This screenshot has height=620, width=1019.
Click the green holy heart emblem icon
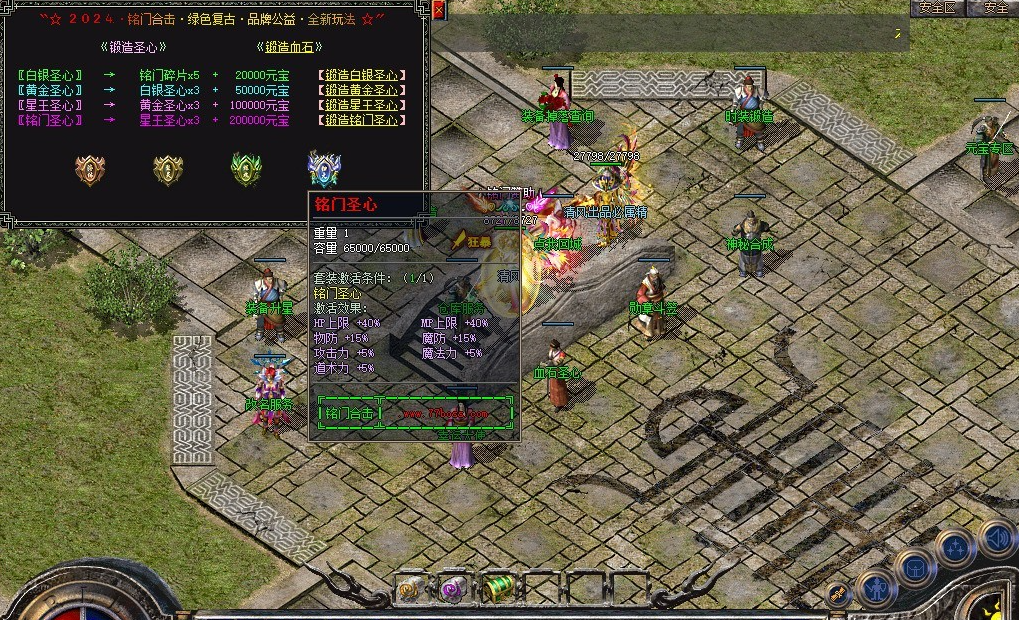(x=246, y=168)
